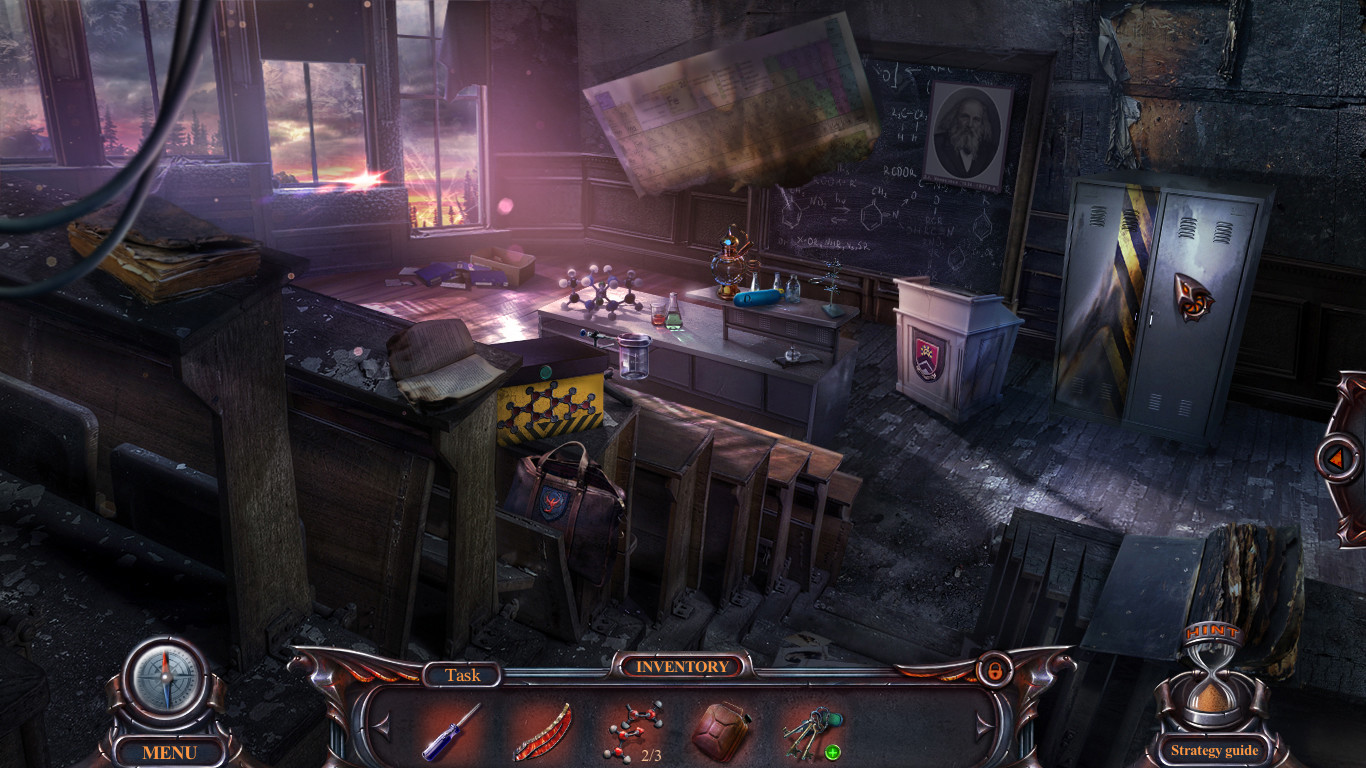Image resolution: width=1366 pixels, height=768 pixels.
Task: Open the damaged locker door
Action: [x=1113, y=290]
